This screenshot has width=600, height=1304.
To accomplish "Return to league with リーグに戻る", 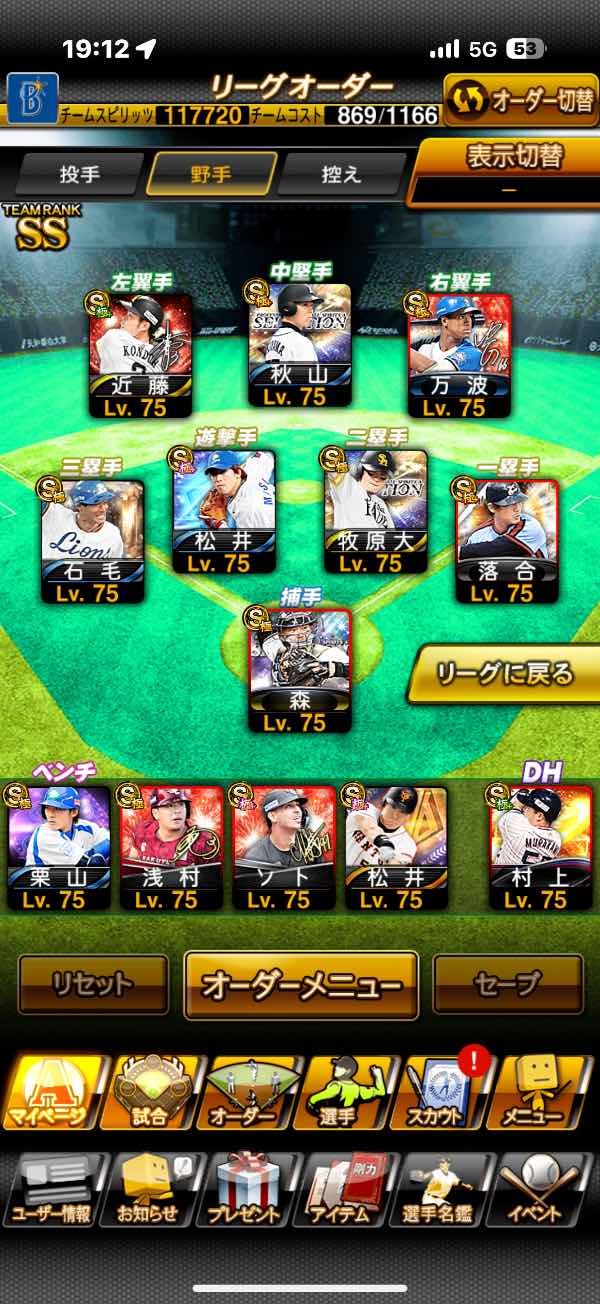I will coord(505,674).
